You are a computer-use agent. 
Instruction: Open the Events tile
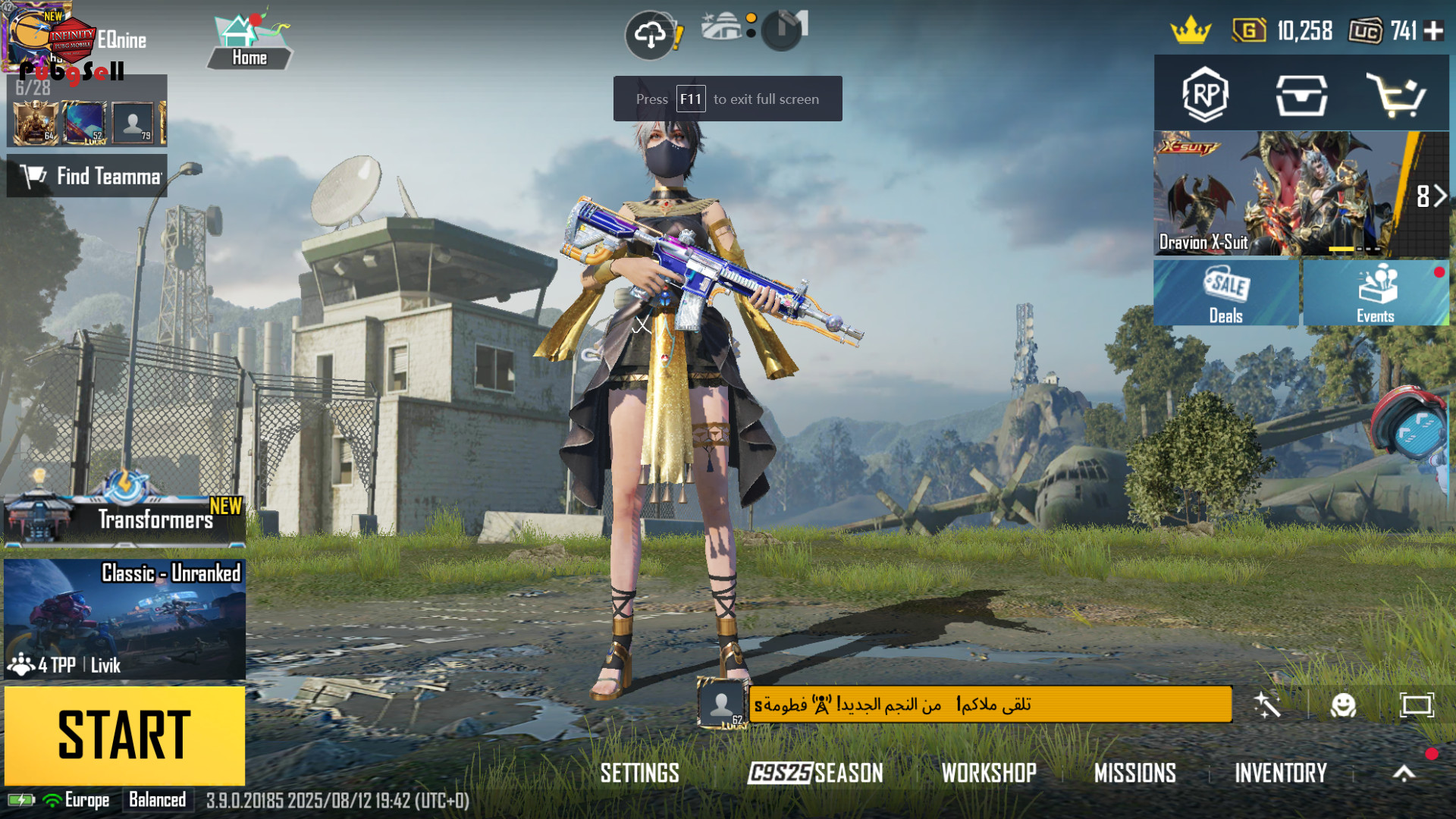pos(1376,293)
